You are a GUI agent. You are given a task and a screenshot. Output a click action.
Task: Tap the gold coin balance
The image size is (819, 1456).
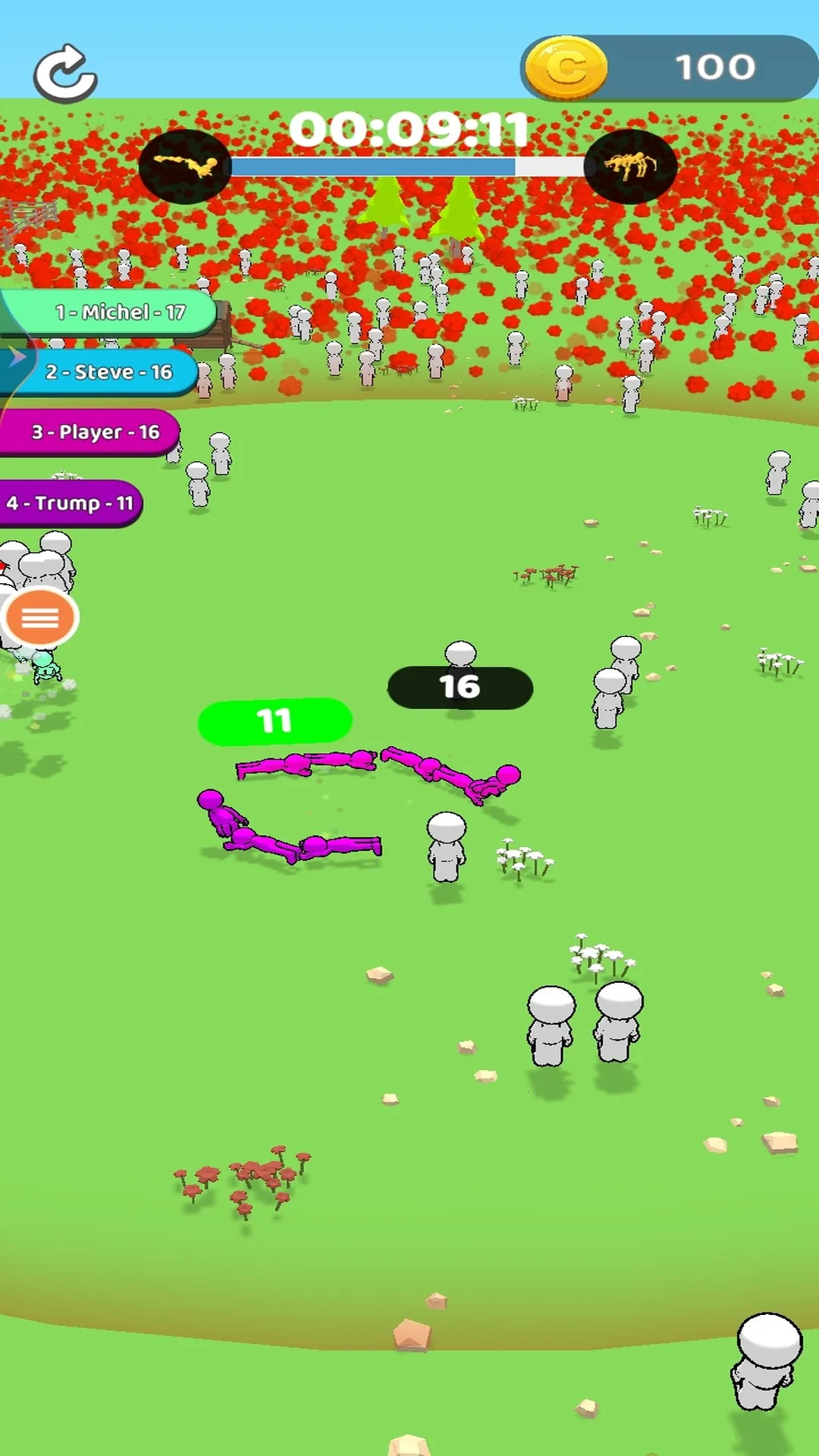coord(669,68)
